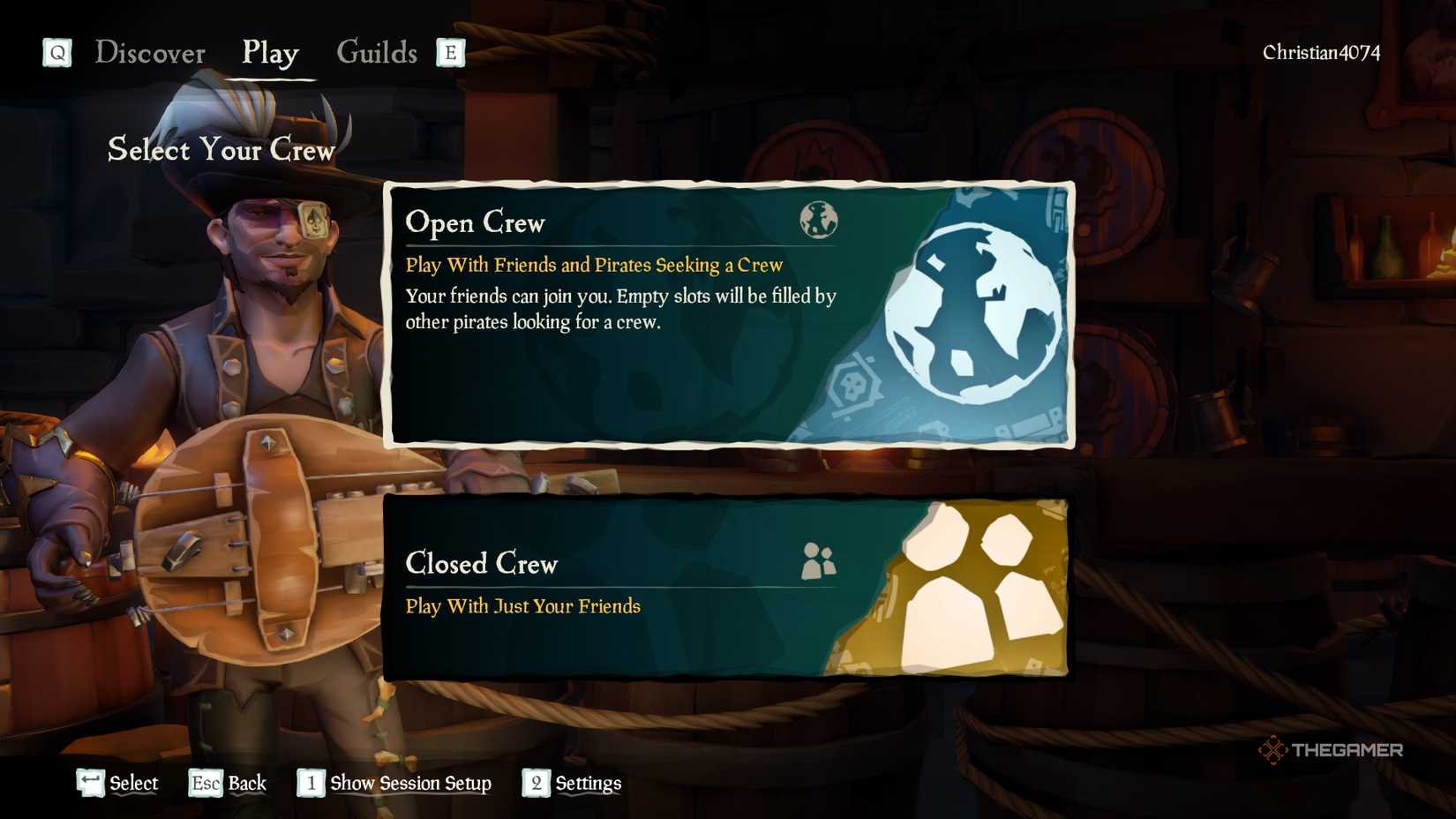Open the Guilds tab
The height and width of the screenshot is (819, 1456).
tap(378, 53)
